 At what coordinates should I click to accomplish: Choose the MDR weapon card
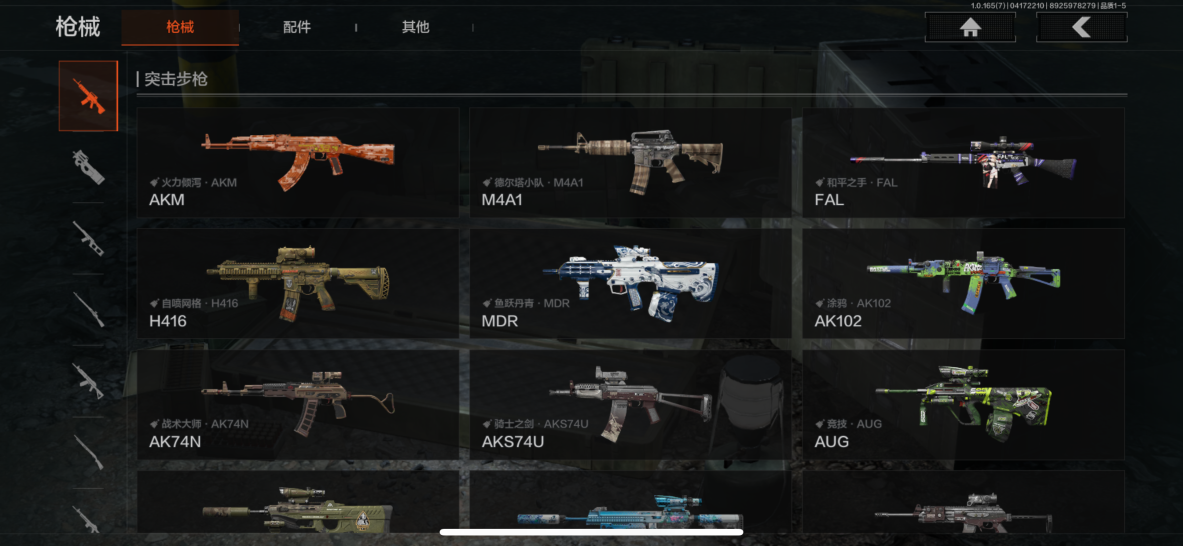click(630, 283)
